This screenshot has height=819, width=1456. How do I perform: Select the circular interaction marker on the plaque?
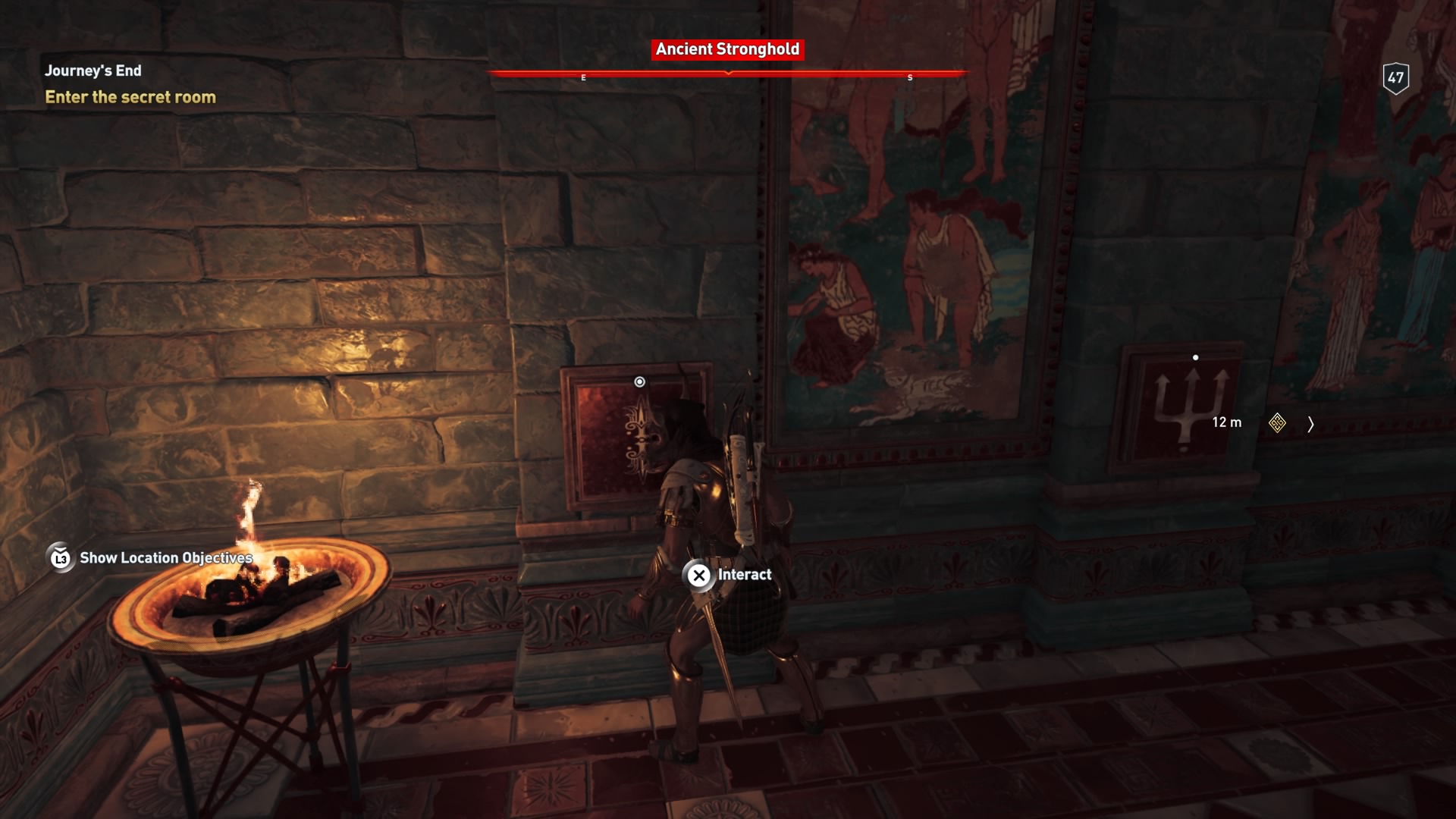pyautogui.click(x=639, y=382)
